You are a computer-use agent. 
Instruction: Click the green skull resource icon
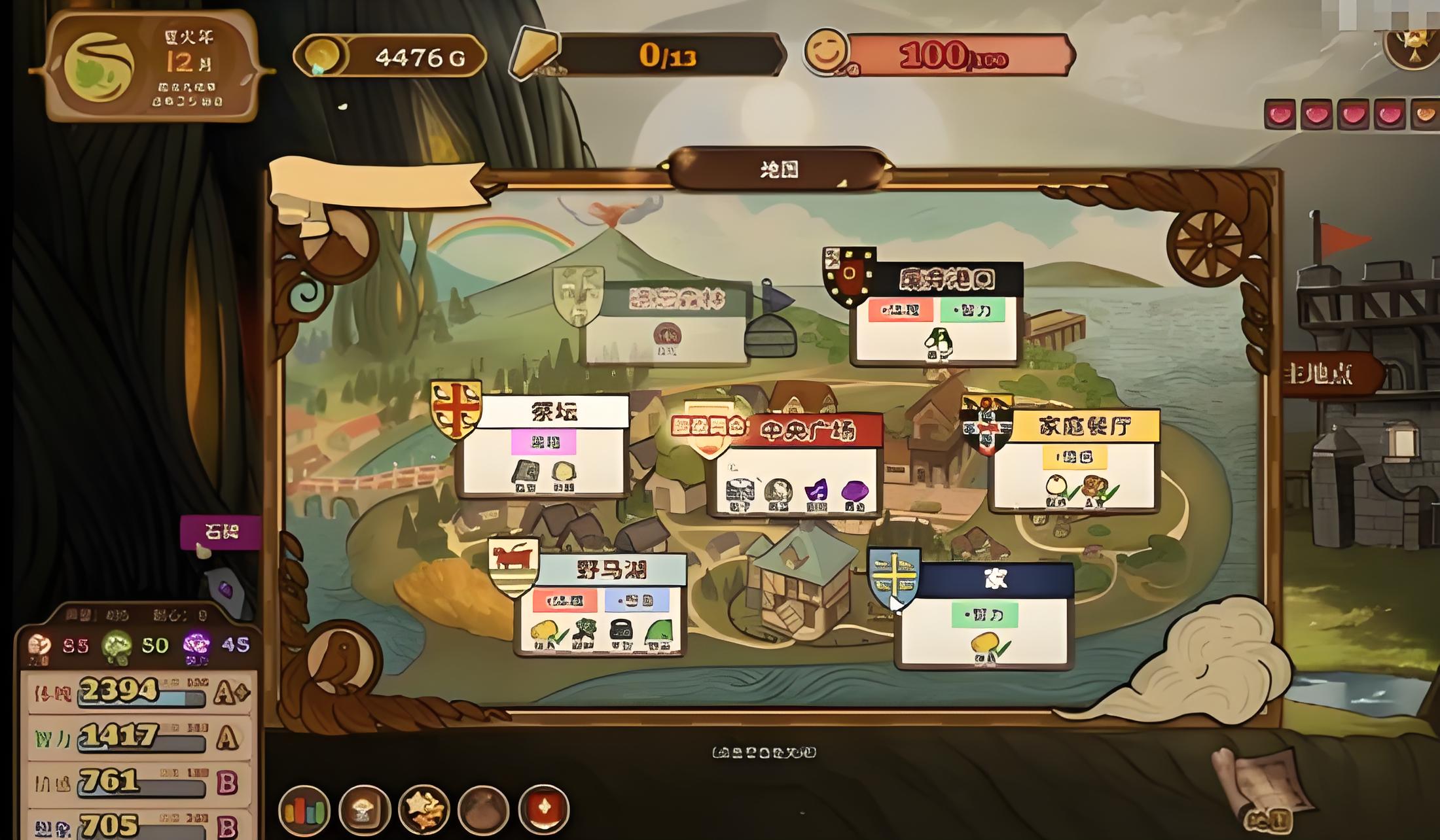(117, 646)
